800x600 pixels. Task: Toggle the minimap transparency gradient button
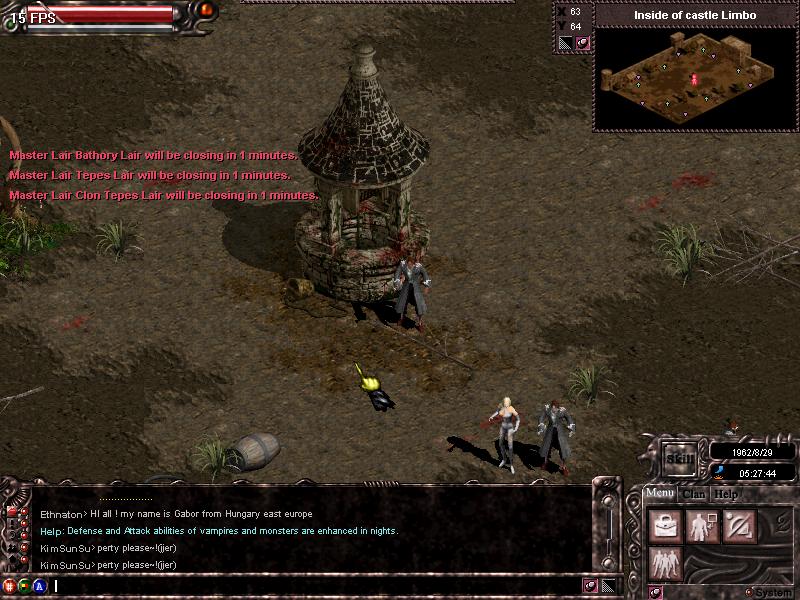[x=565, y=43]
